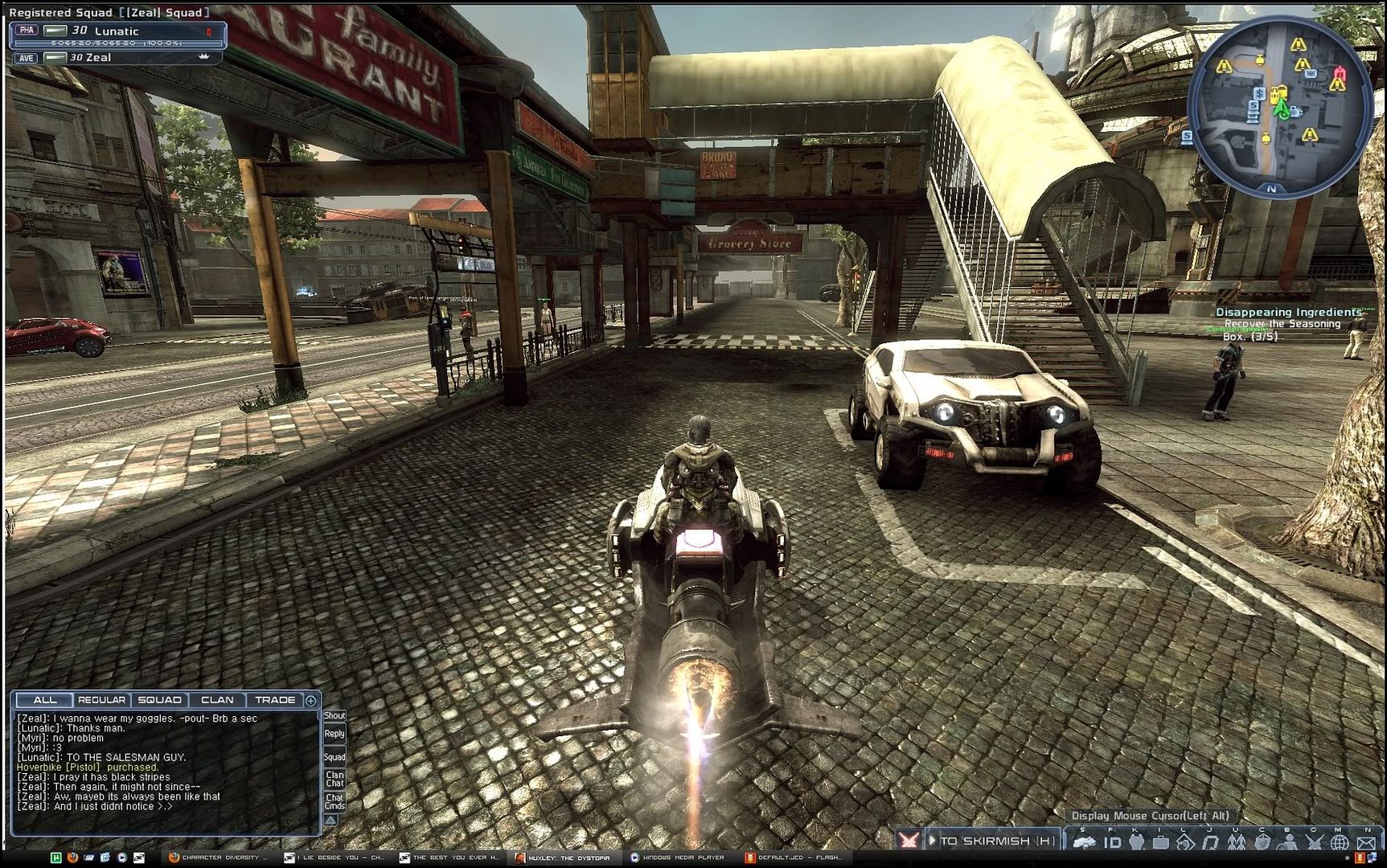This screenshot has width=1387, height=868.
Task: Switch to the REGULAR chat tab
Action: [x=101, y=700]
